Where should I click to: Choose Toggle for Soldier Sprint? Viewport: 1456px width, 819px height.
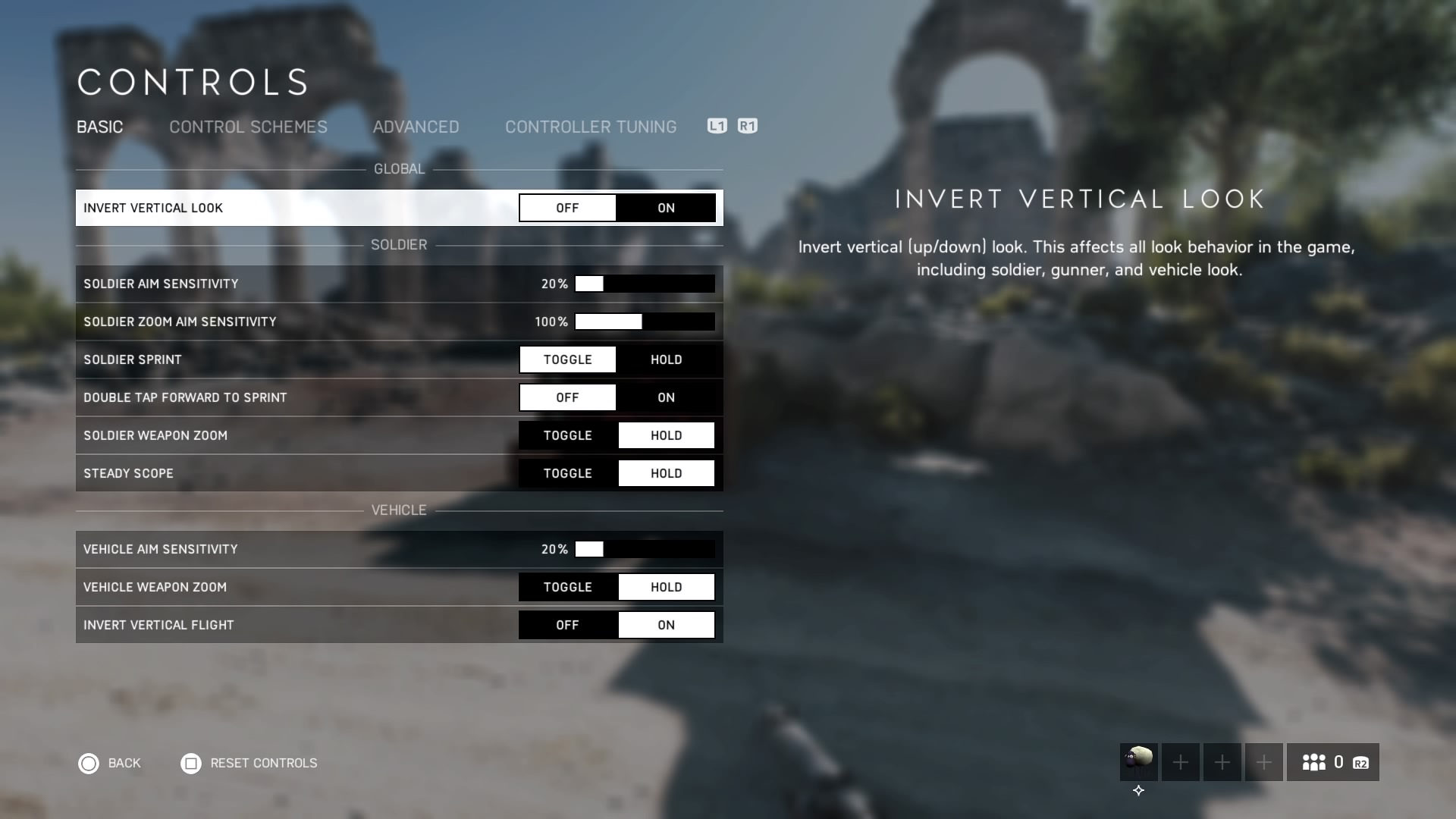pos(567,359)
